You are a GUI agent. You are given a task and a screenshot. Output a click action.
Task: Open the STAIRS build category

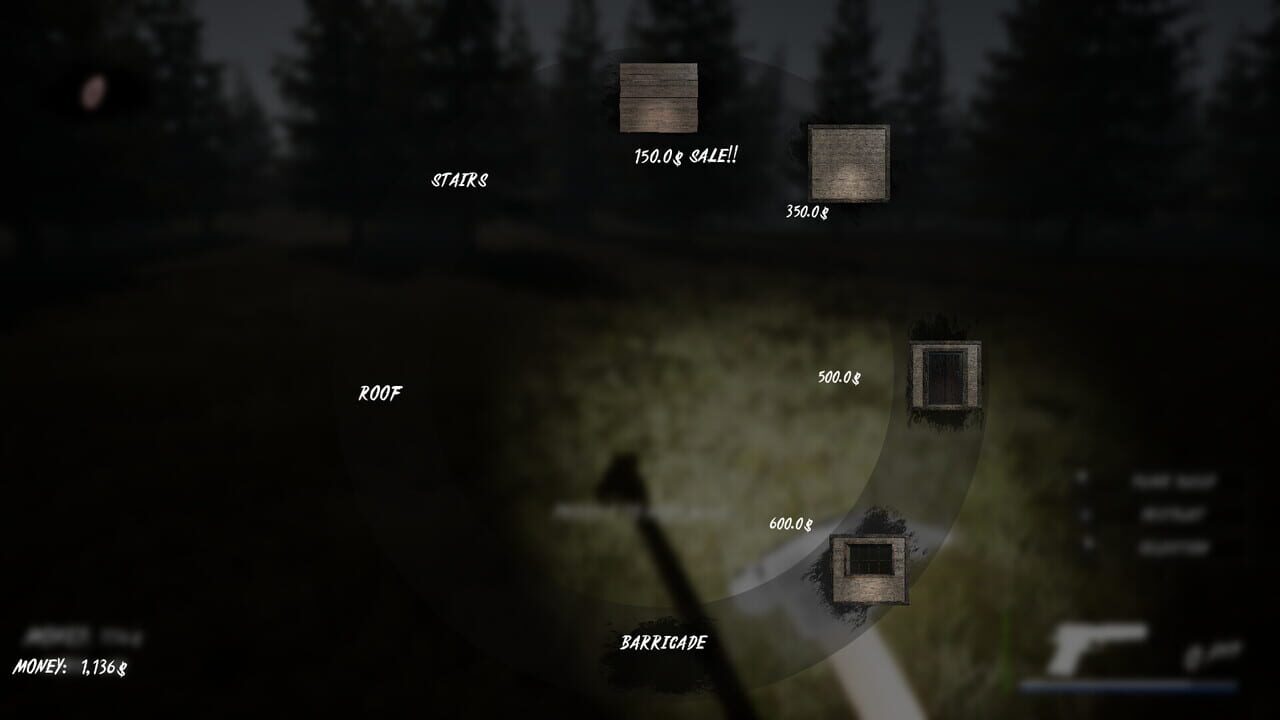460,181
